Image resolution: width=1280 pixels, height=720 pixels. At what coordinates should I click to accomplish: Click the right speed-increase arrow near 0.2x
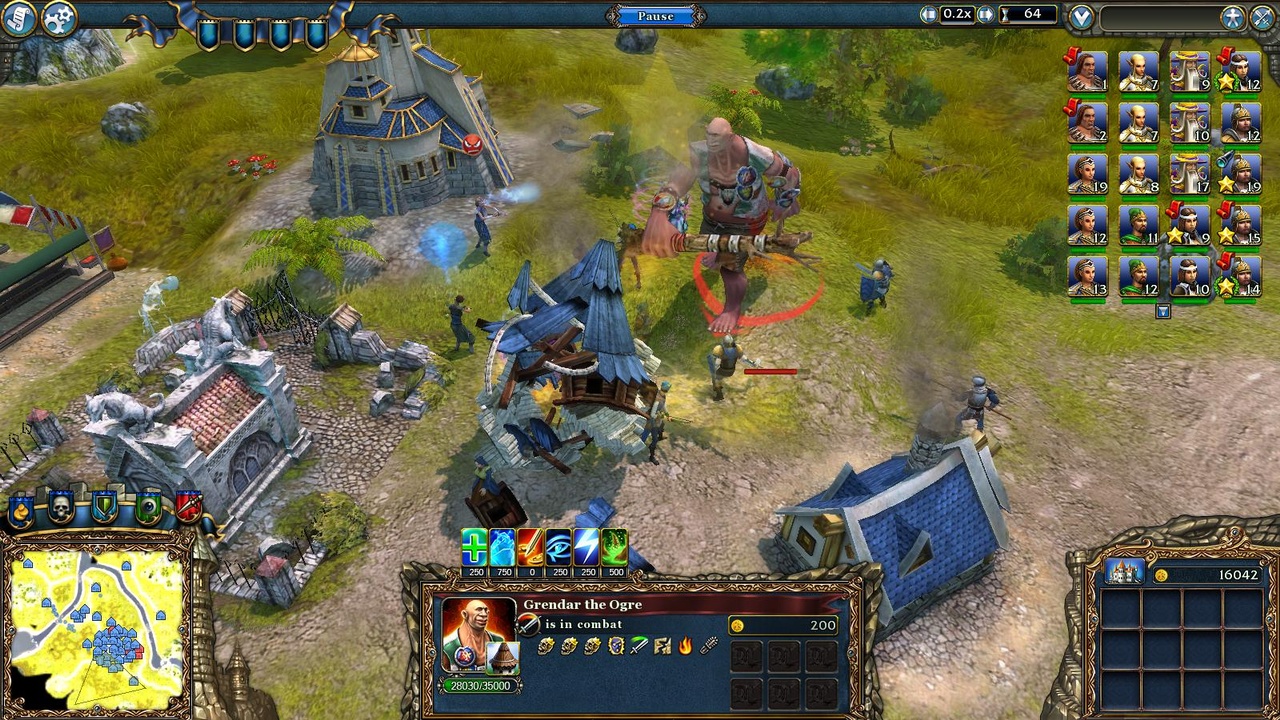(x=984, y=14)
